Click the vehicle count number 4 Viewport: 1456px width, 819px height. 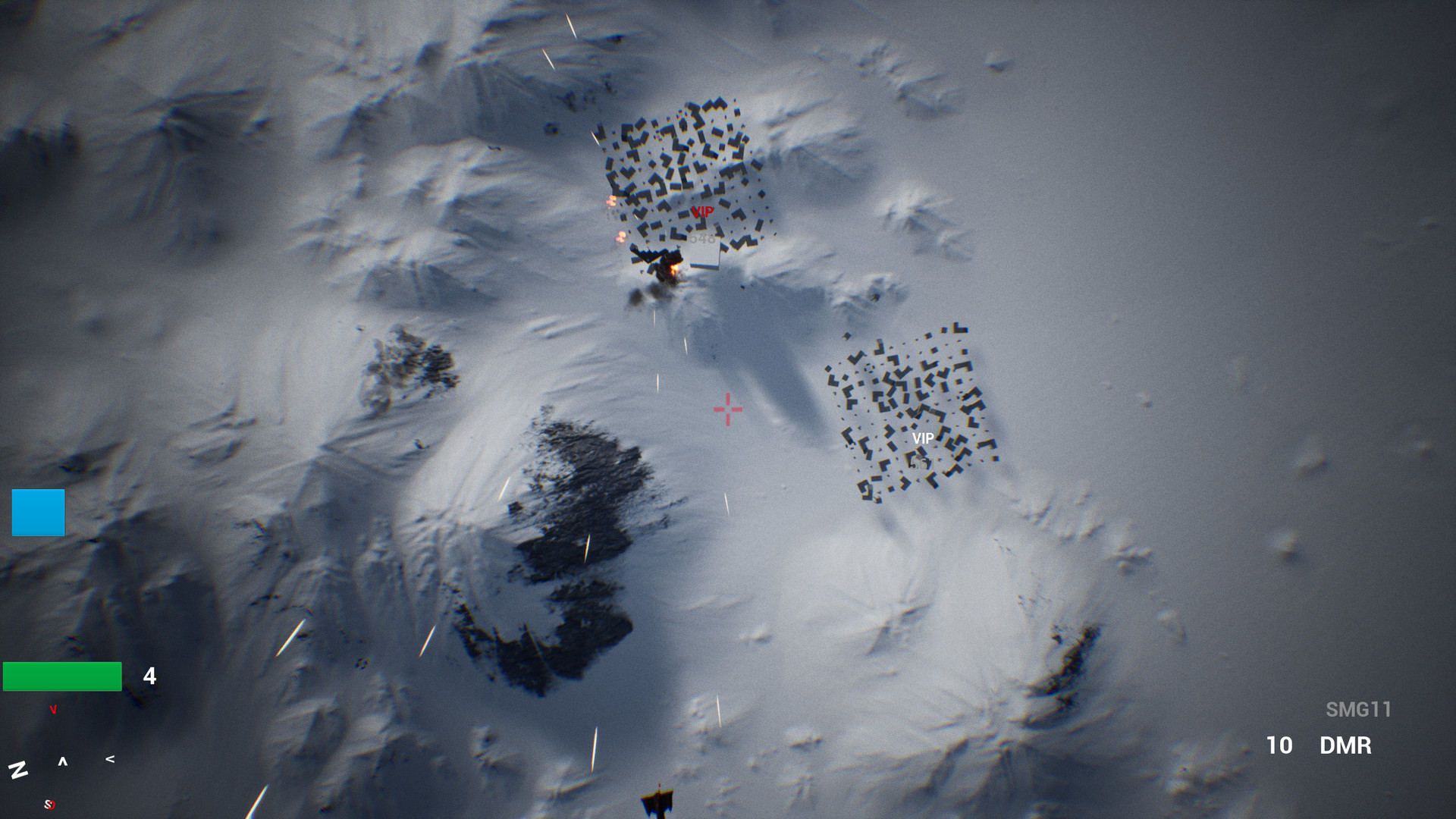point(149,675)
